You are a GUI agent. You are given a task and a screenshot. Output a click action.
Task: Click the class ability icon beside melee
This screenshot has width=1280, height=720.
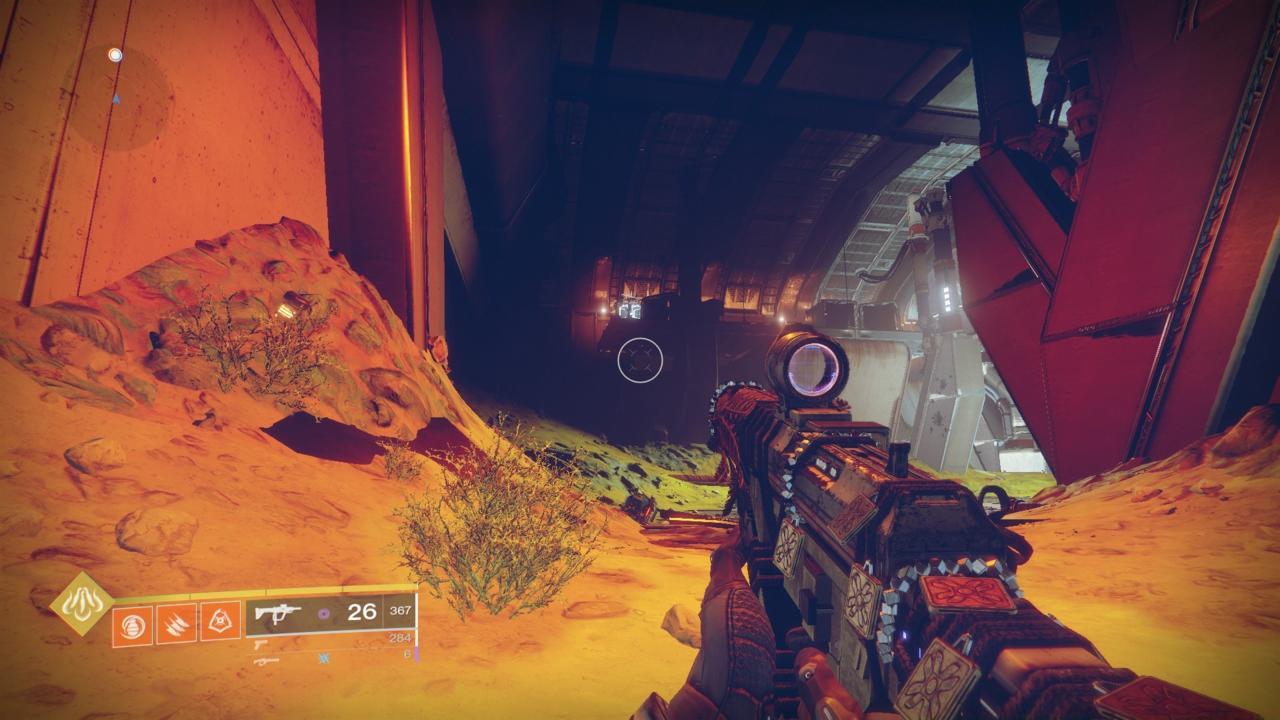222,623
